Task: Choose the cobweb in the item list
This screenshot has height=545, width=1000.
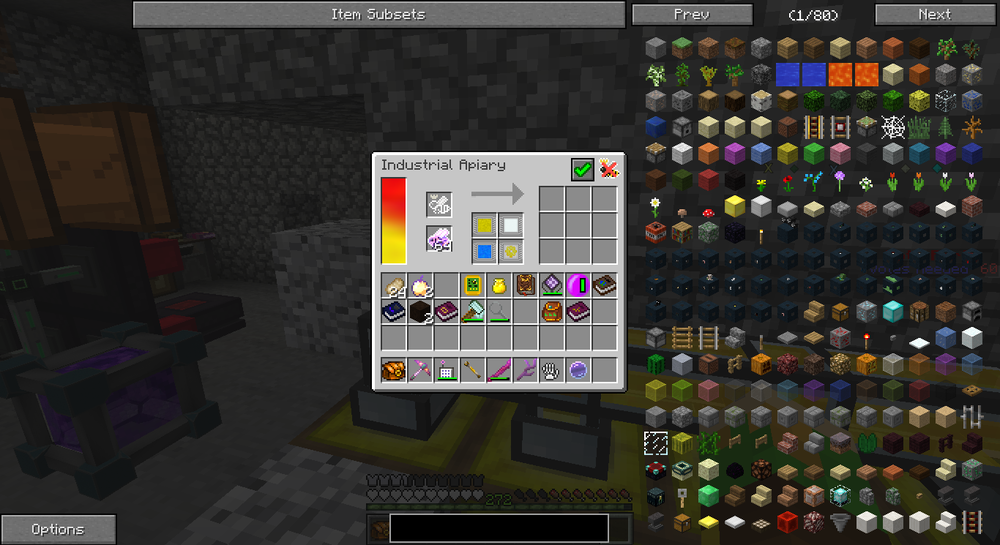Action: pos(892,128)
